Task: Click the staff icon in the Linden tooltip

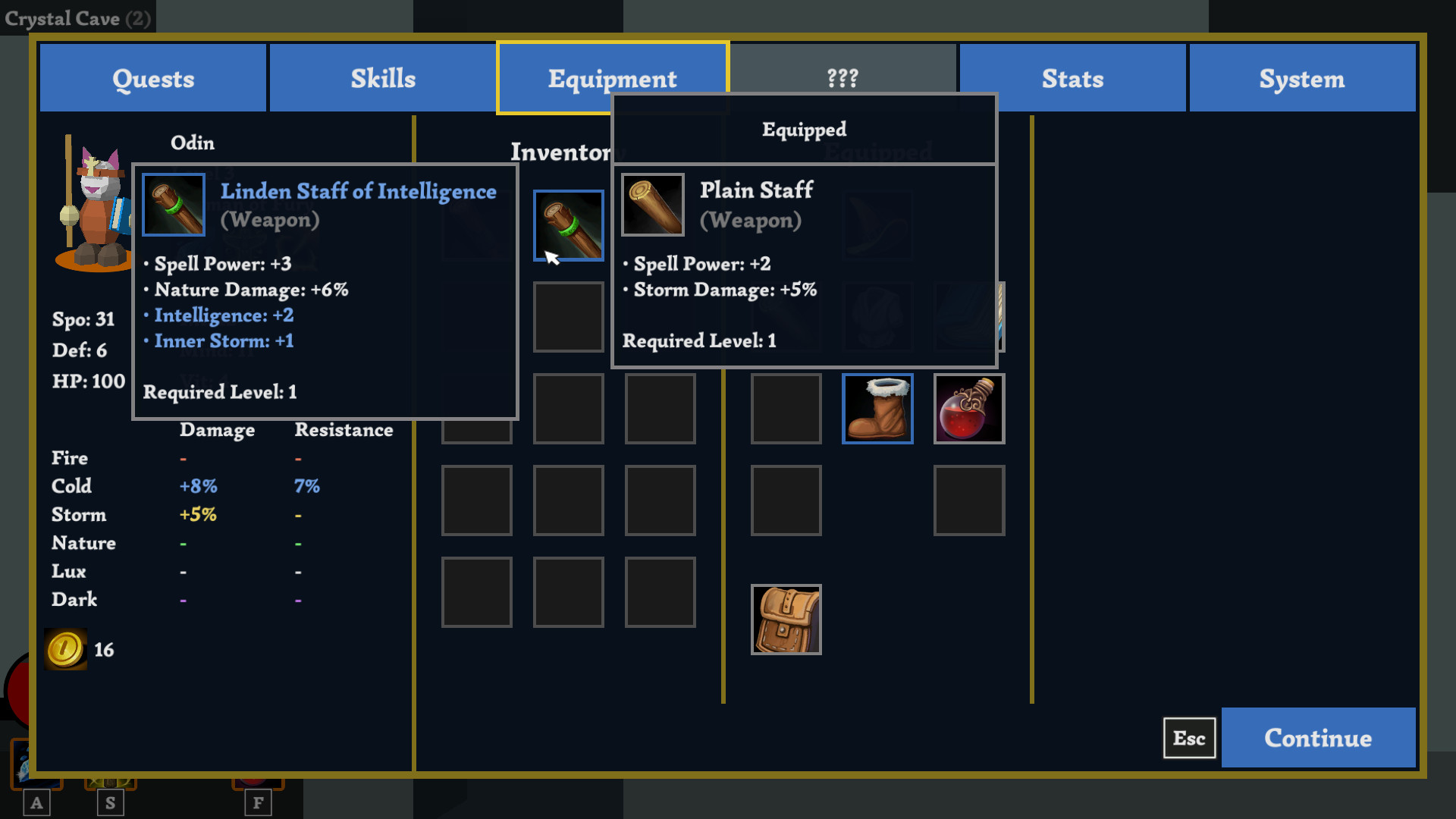Action: click(x=173, y=204)
